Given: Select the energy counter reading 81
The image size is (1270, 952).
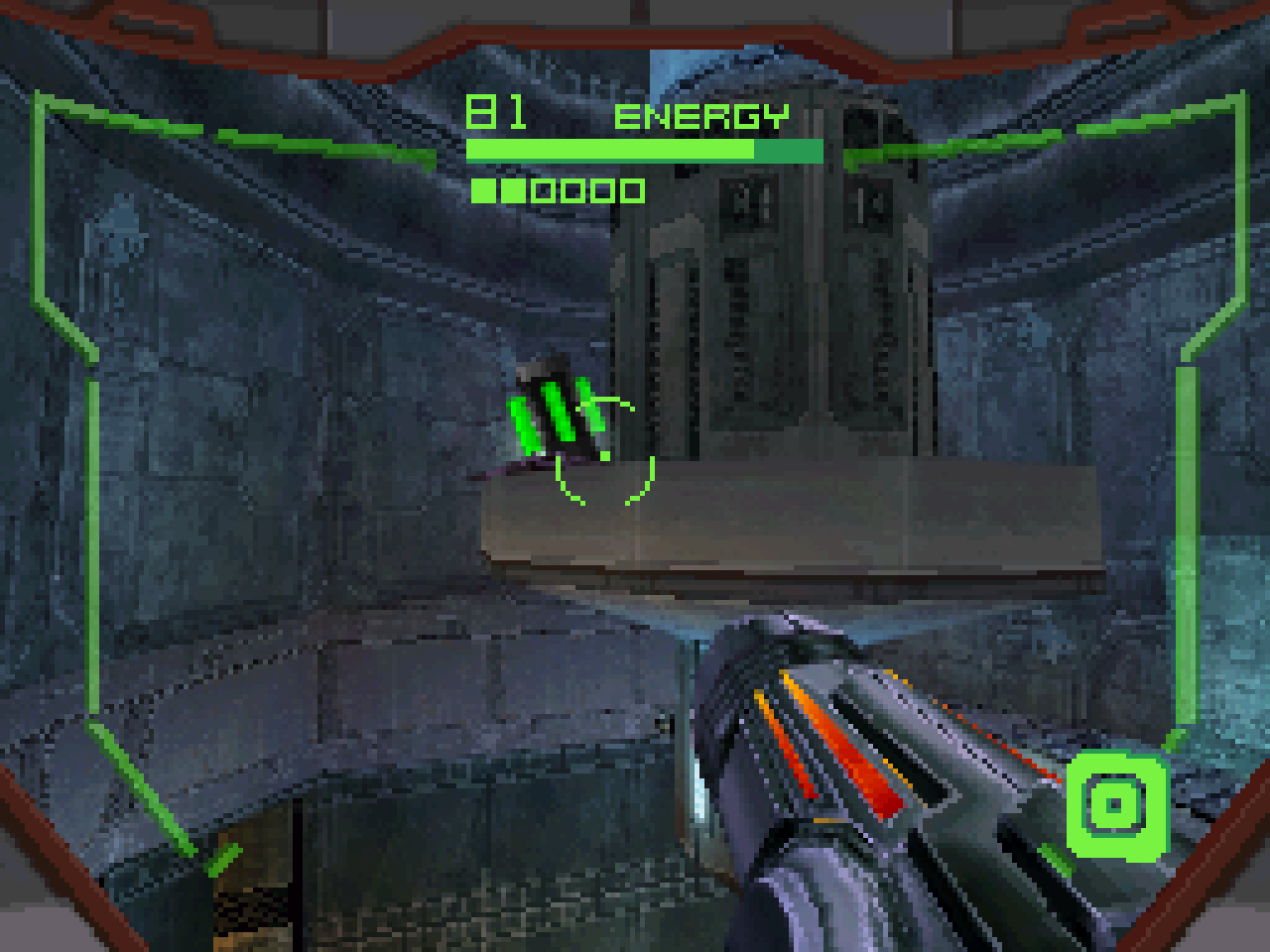Looking at the screenshot, I should pyautogui.click(x=494, y=111).
